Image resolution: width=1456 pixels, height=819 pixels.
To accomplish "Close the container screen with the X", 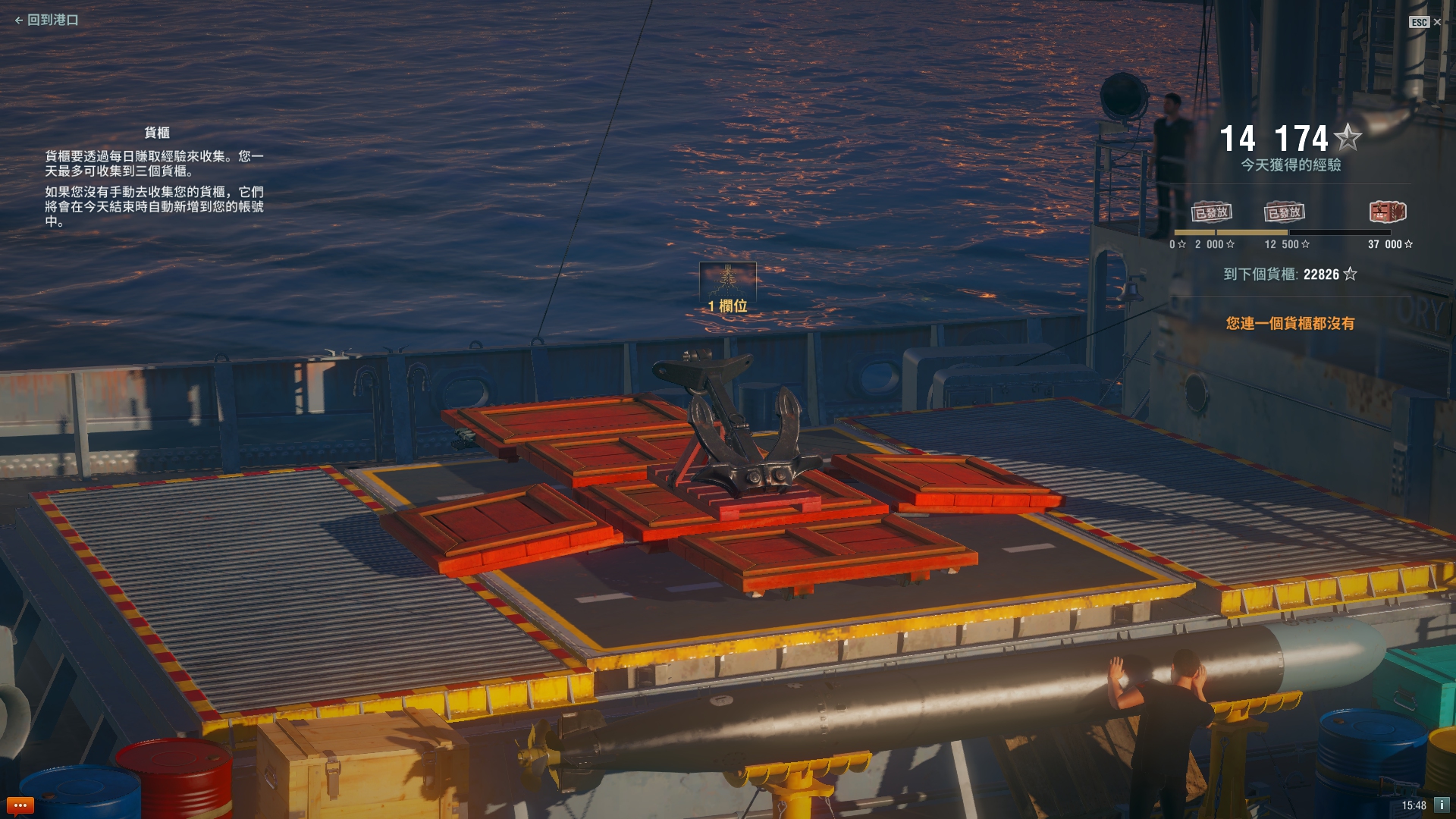I will 1436,22.
